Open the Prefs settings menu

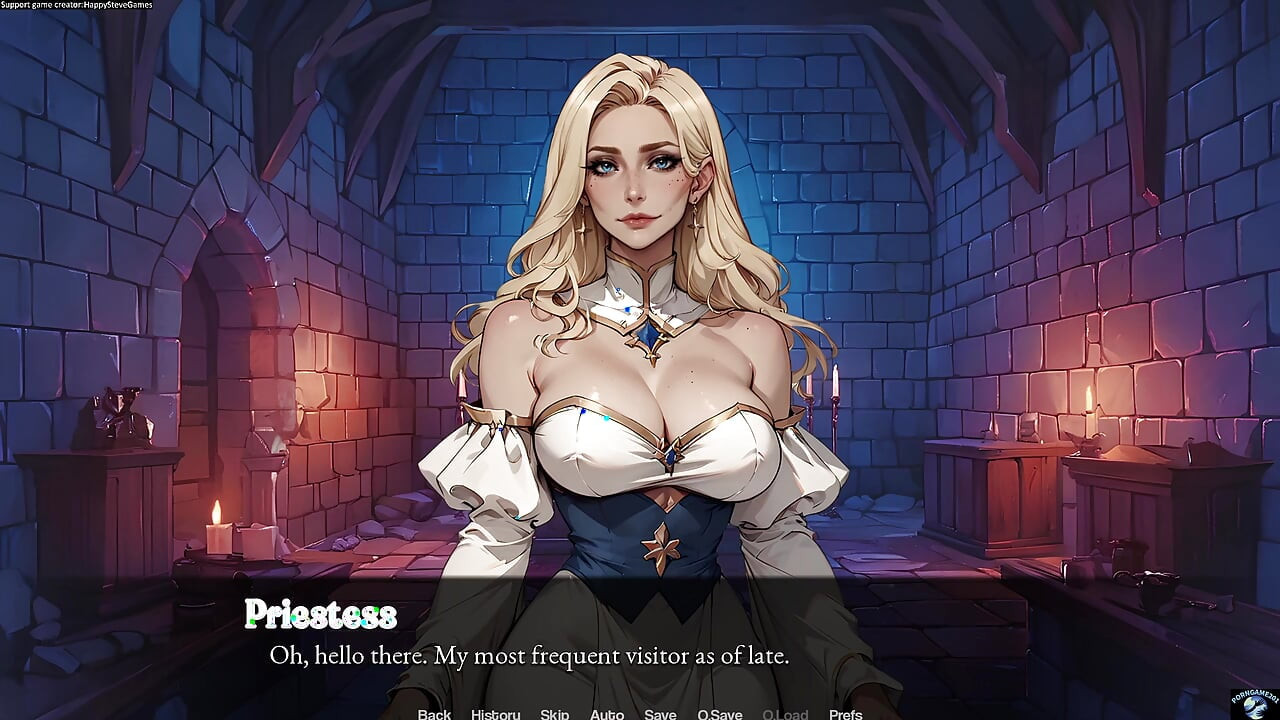pos(846,714)
